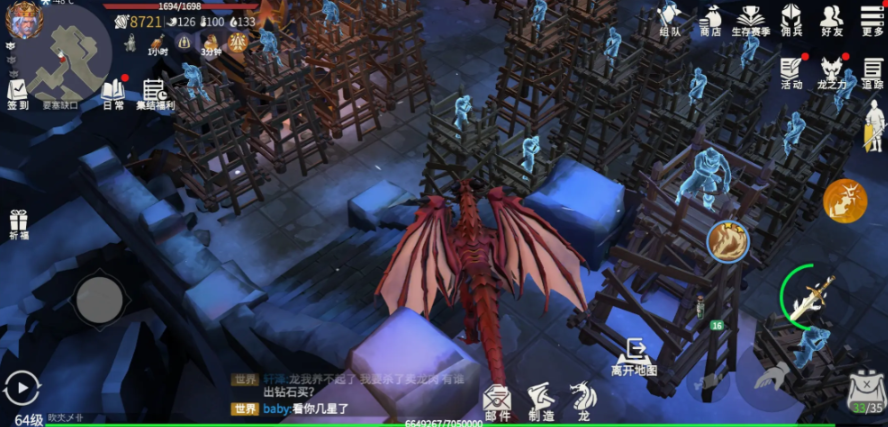Image resolution: width=888 pixels, height=427 pixels.
Task: Open the backpack showing 33/35
Action: click(865, 391)
